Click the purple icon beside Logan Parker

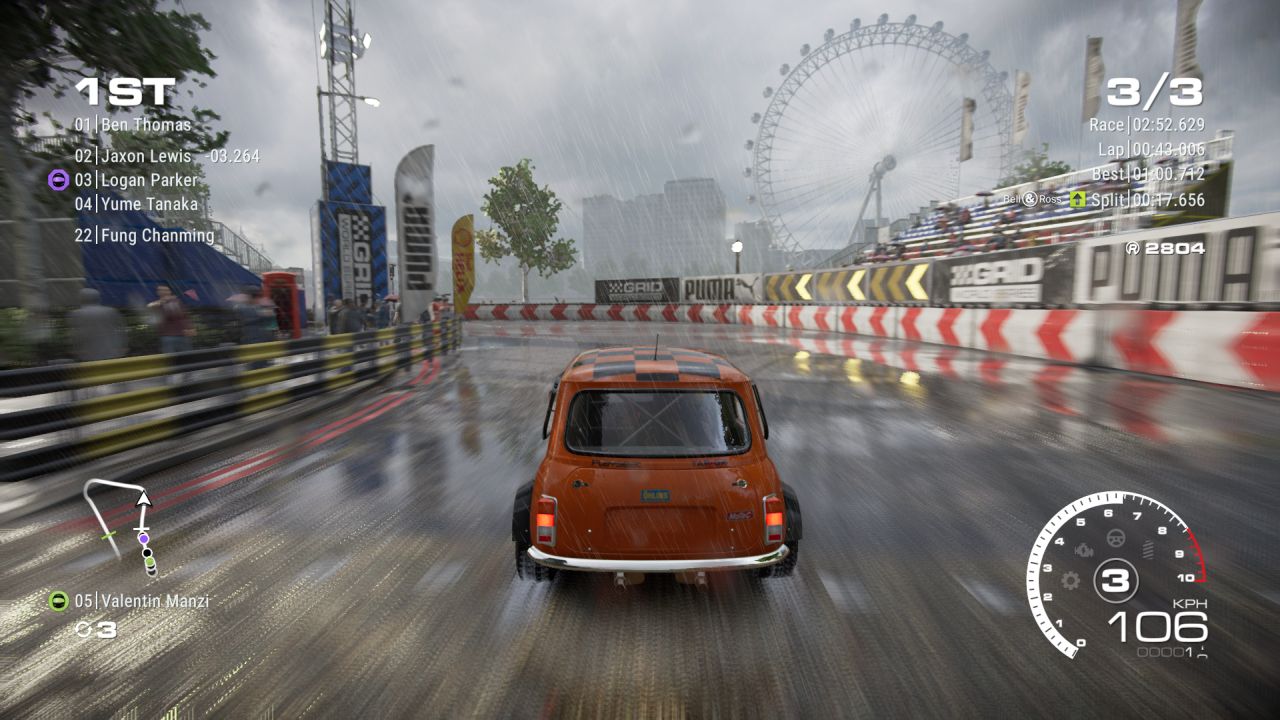click(x=58, y=180)
